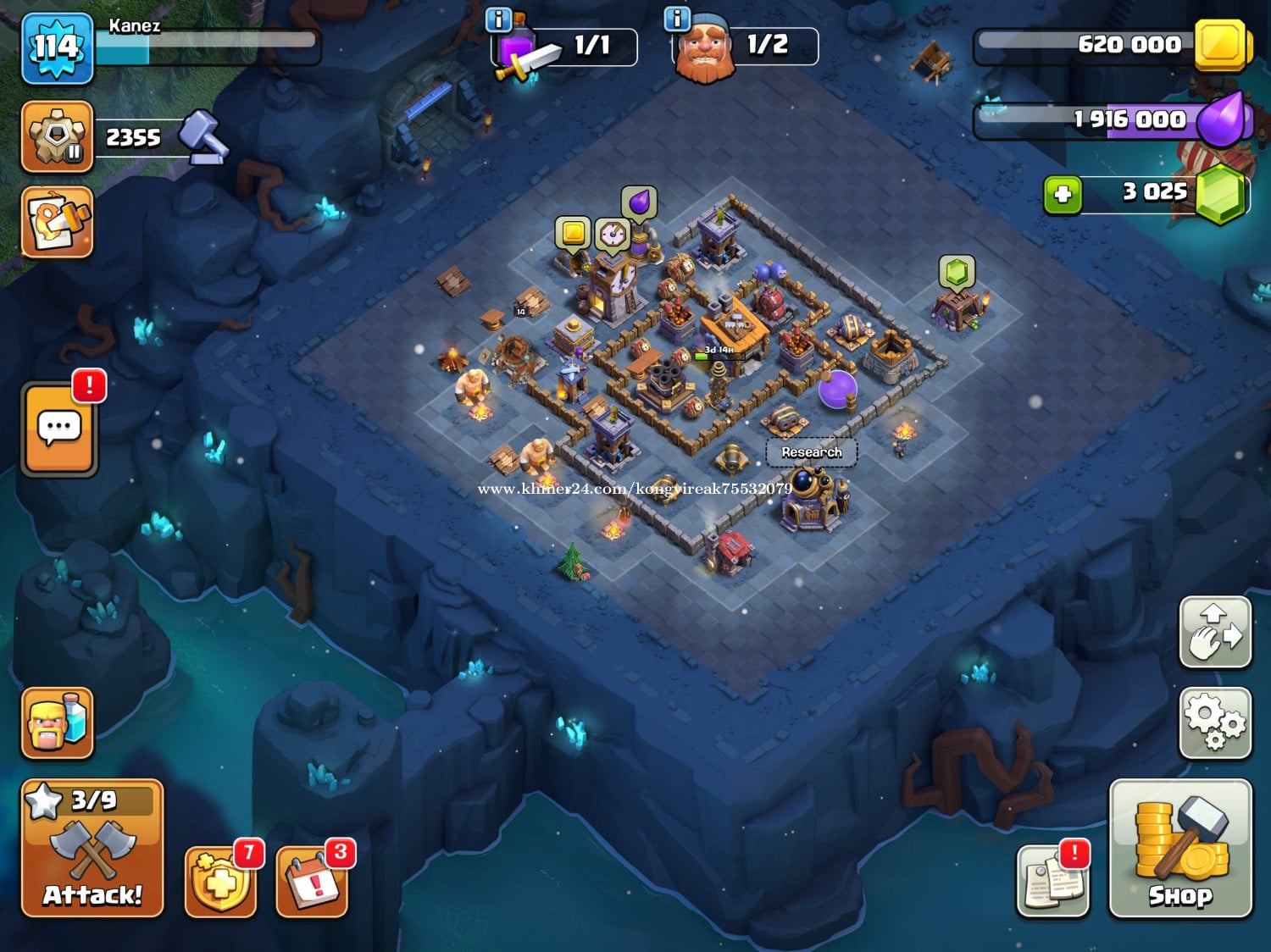Collect gems from the green gem bubble

tap(957, 272)
